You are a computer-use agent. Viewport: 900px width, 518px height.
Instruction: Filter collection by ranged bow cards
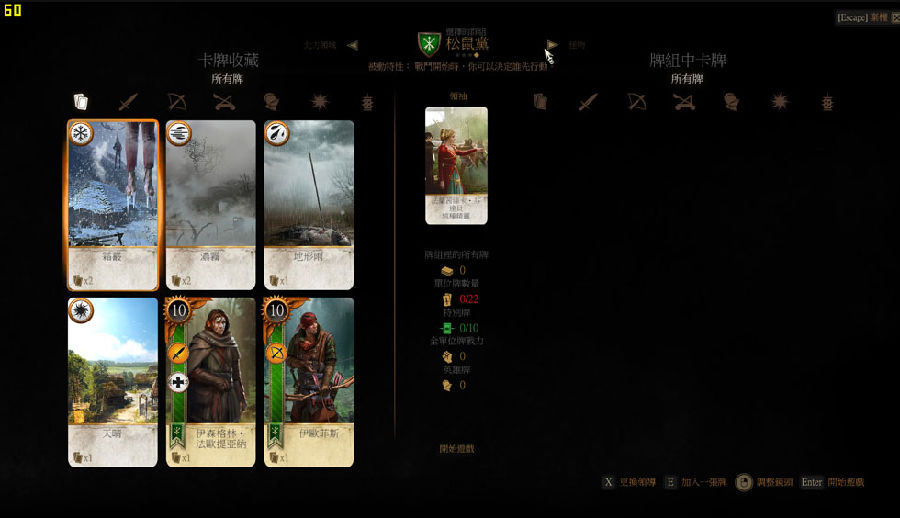coord(176,102)
